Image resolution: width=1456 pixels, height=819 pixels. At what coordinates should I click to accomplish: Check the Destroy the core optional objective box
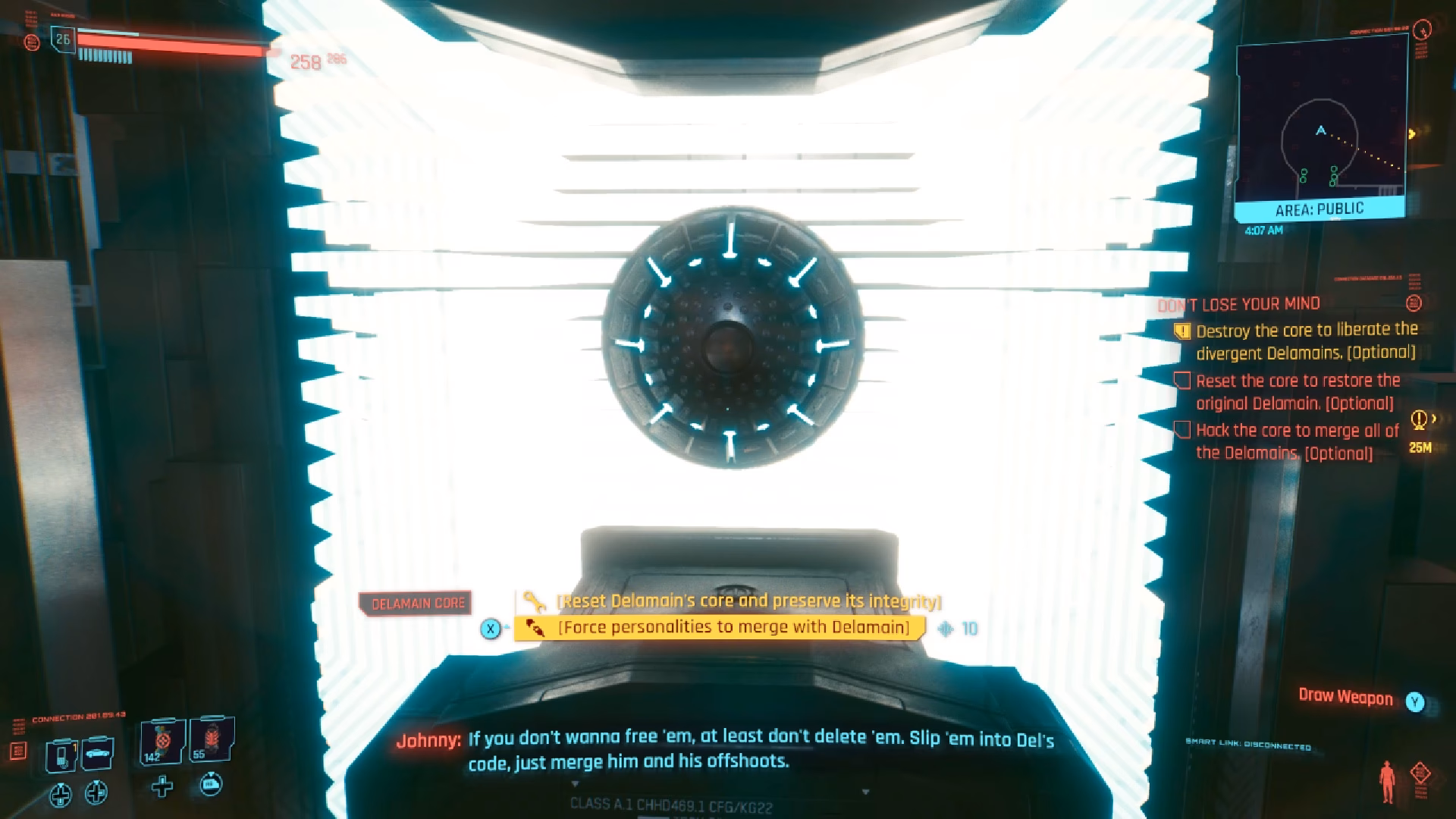(1183, 331)
